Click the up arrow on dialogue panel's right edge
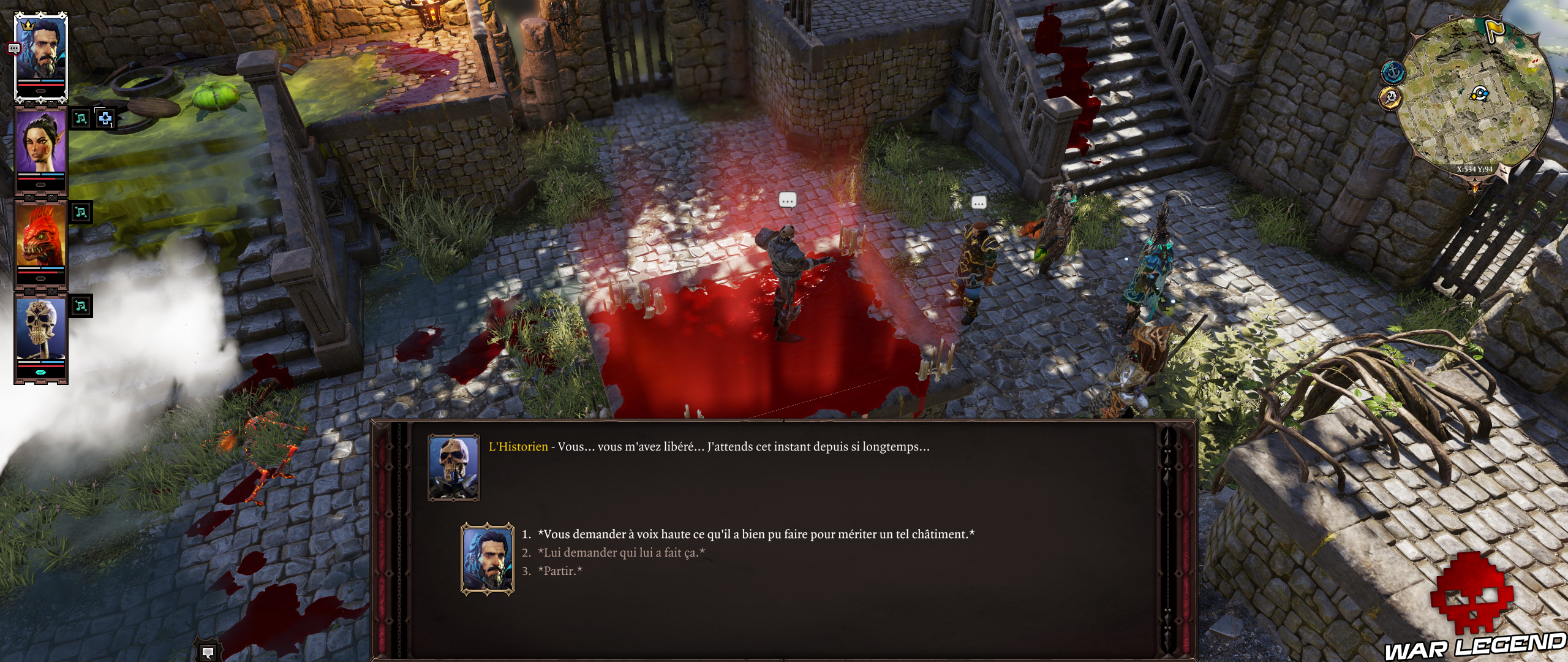The width and height of the screenshot is (1568, 662). point(1167,439)
